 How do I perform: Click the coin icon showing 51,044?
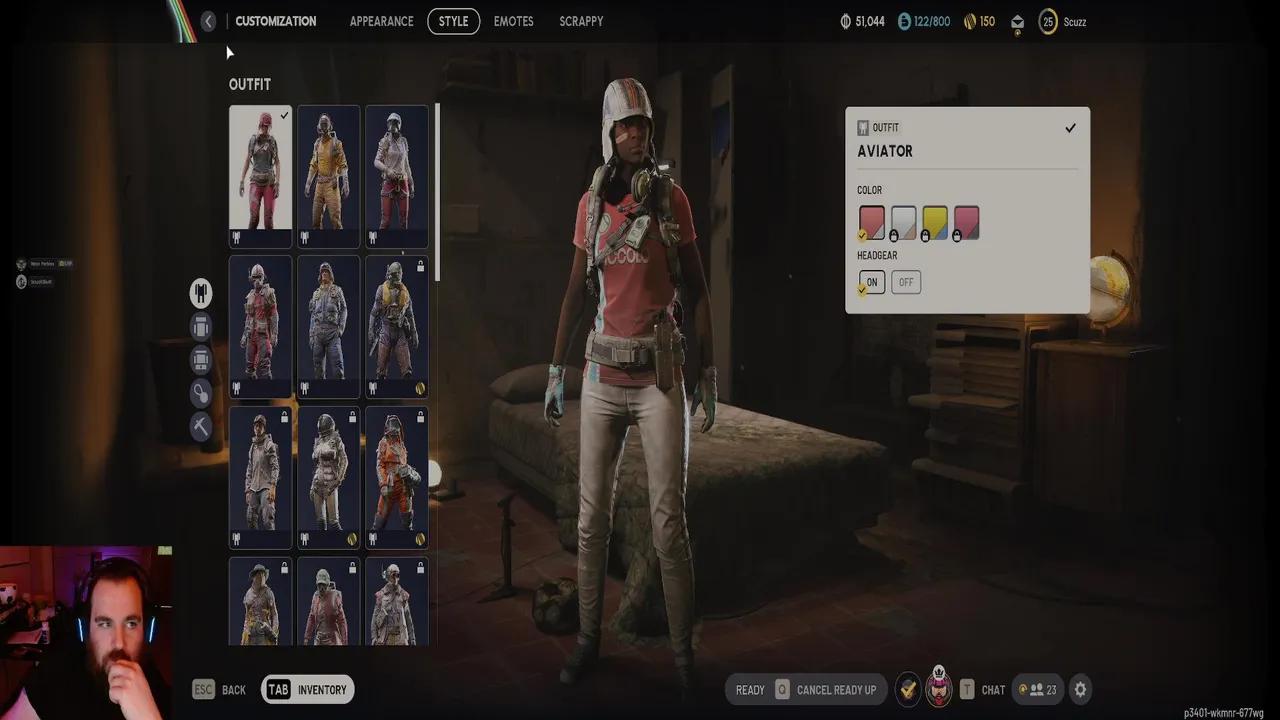tap(845, 20)
